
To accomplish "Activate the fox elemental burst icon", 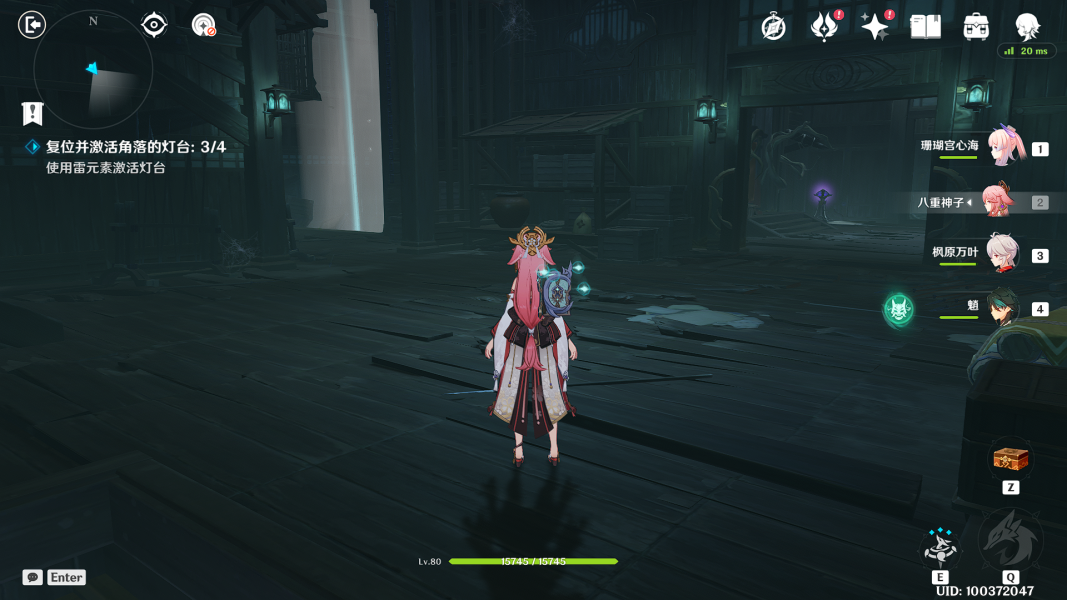I will click(x=1010, y=542).
